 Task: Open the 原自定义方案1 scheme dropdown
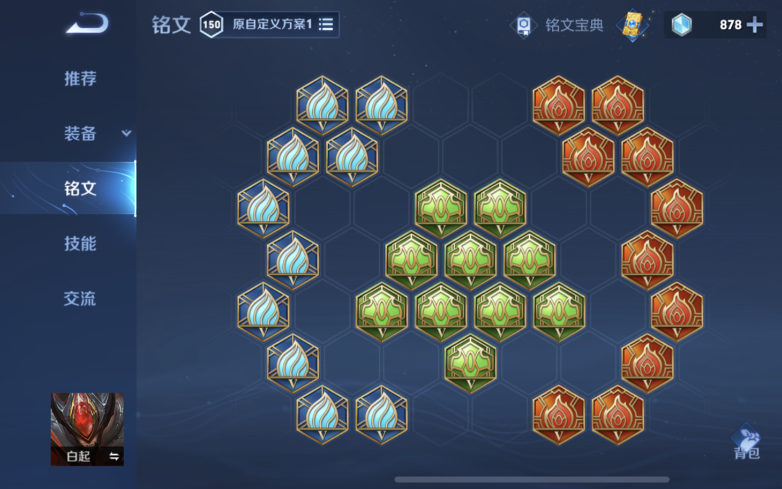[x=281, y=24]
